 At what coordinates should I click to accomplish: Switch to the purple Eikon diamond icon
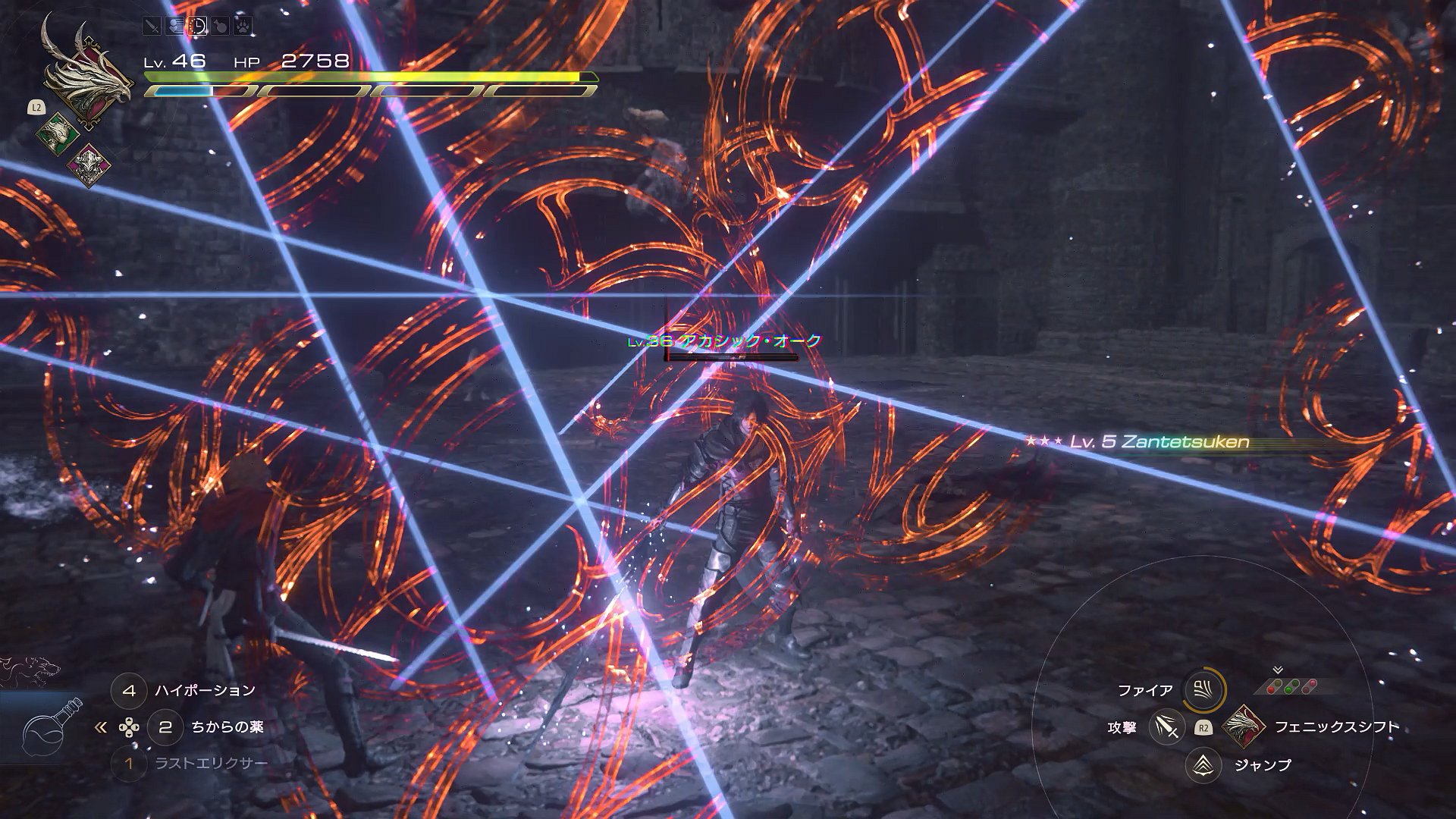tap(89, 164)
